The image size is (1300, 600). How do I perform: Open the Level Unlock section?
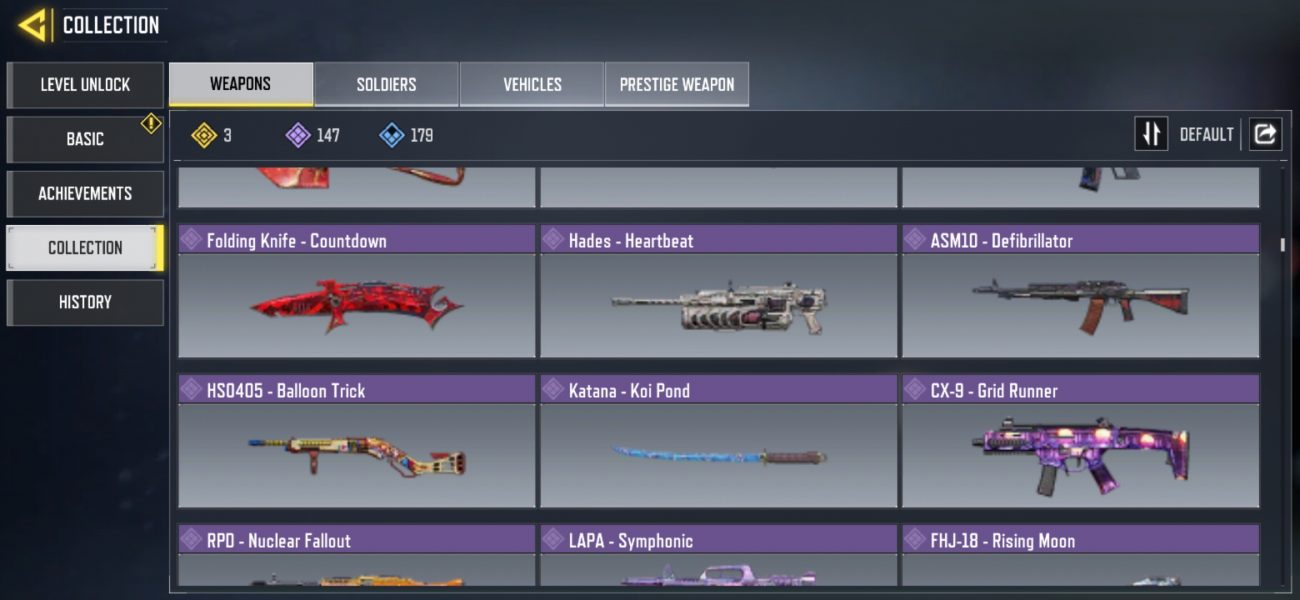point(85,85)
